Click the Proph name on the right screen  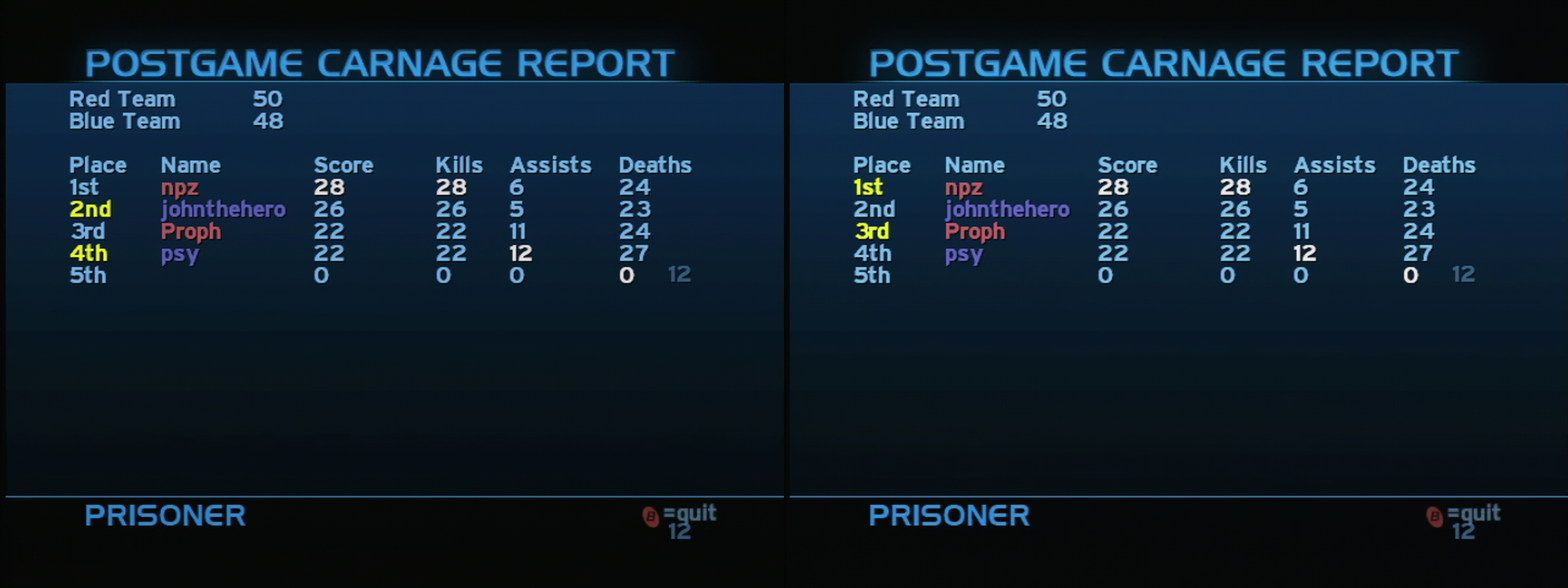point(973,232)
